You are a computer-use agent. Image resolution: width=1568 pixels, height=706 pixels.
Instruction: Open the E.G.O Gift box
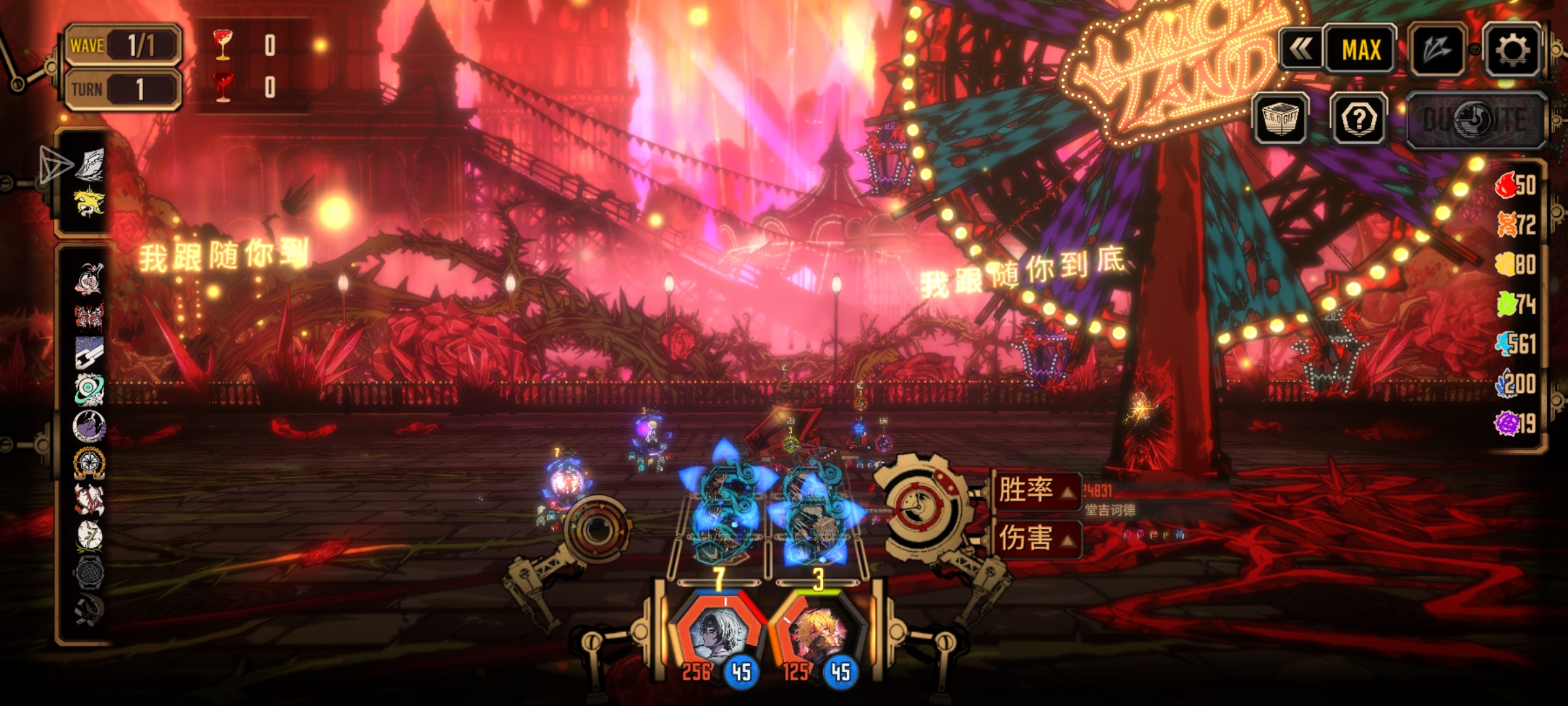(1279, 119)
